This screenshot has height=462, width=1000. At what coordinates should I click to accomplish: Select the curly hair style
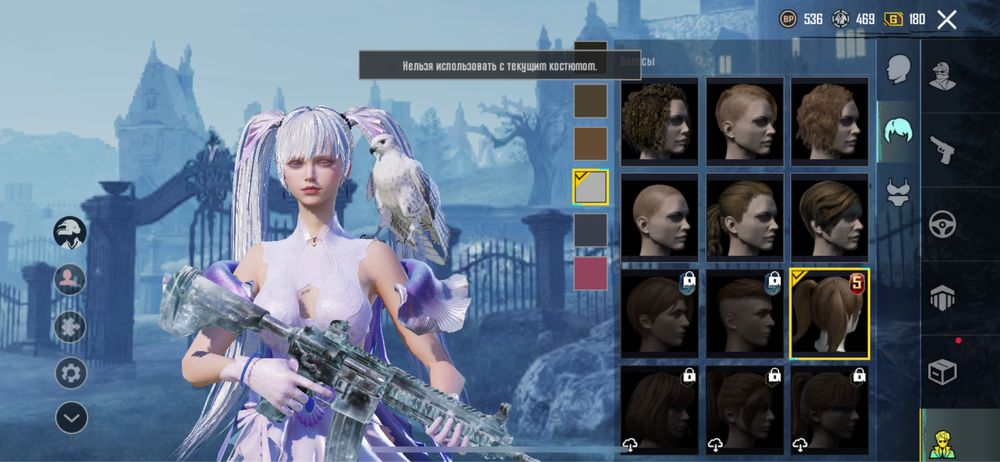(x=660, y=121)
